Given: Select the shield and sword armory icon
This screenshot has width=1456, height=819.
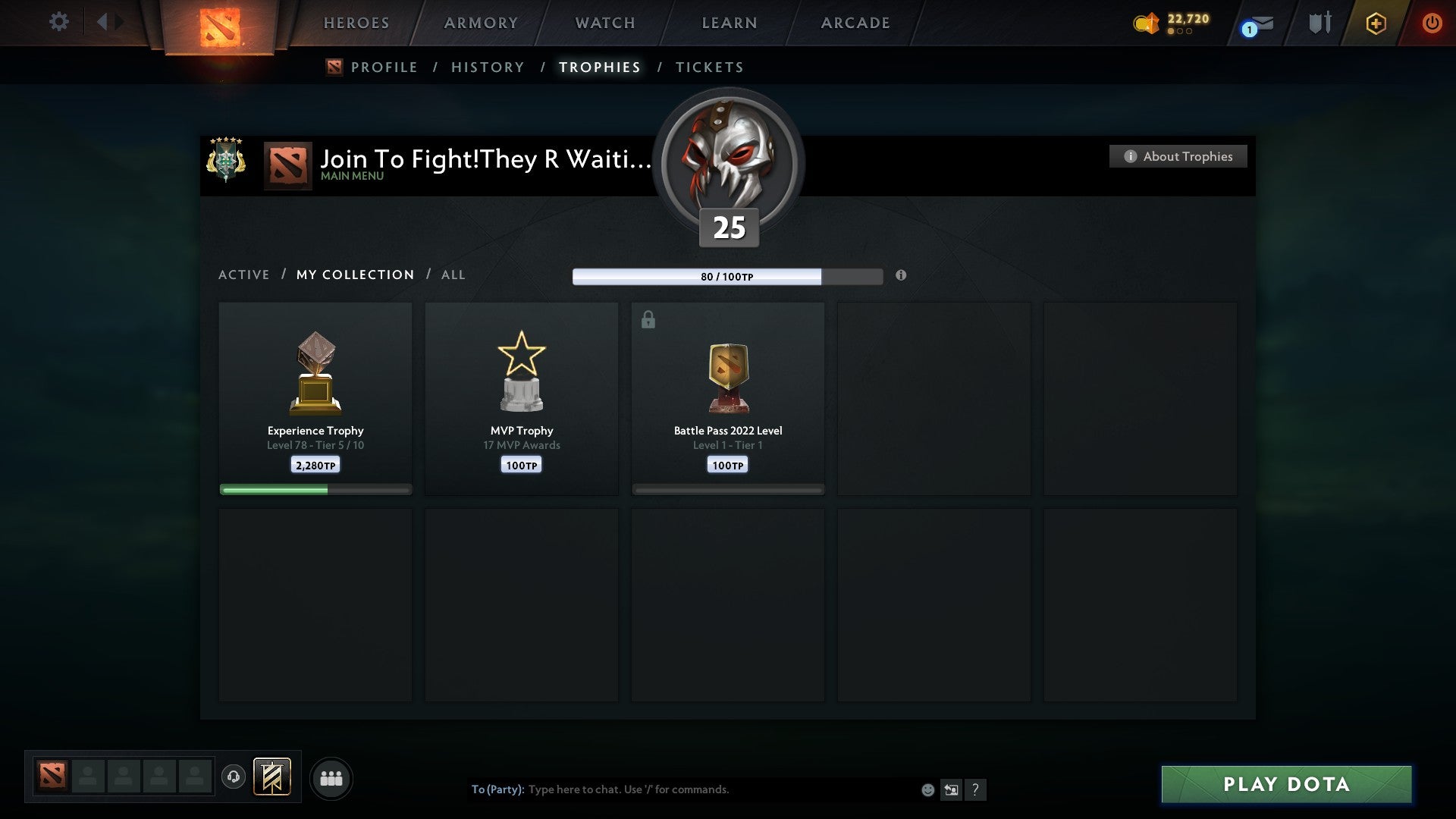Looking at the screenshot, I should [x=1319, y=23].
